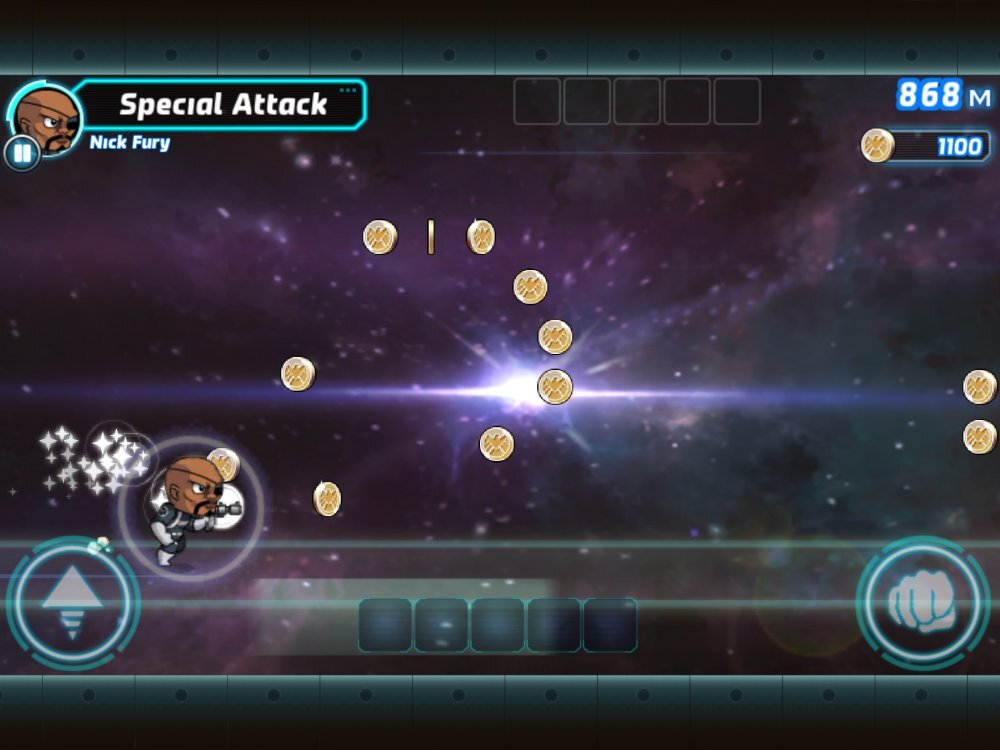
Task: Pause the game with the pause button
Action: tap(21, 154)
